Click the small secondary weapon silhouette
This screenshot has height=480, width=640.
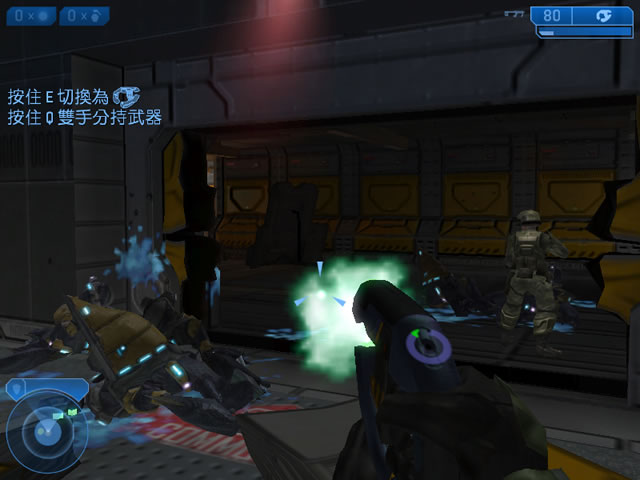[x=514, y=15]
